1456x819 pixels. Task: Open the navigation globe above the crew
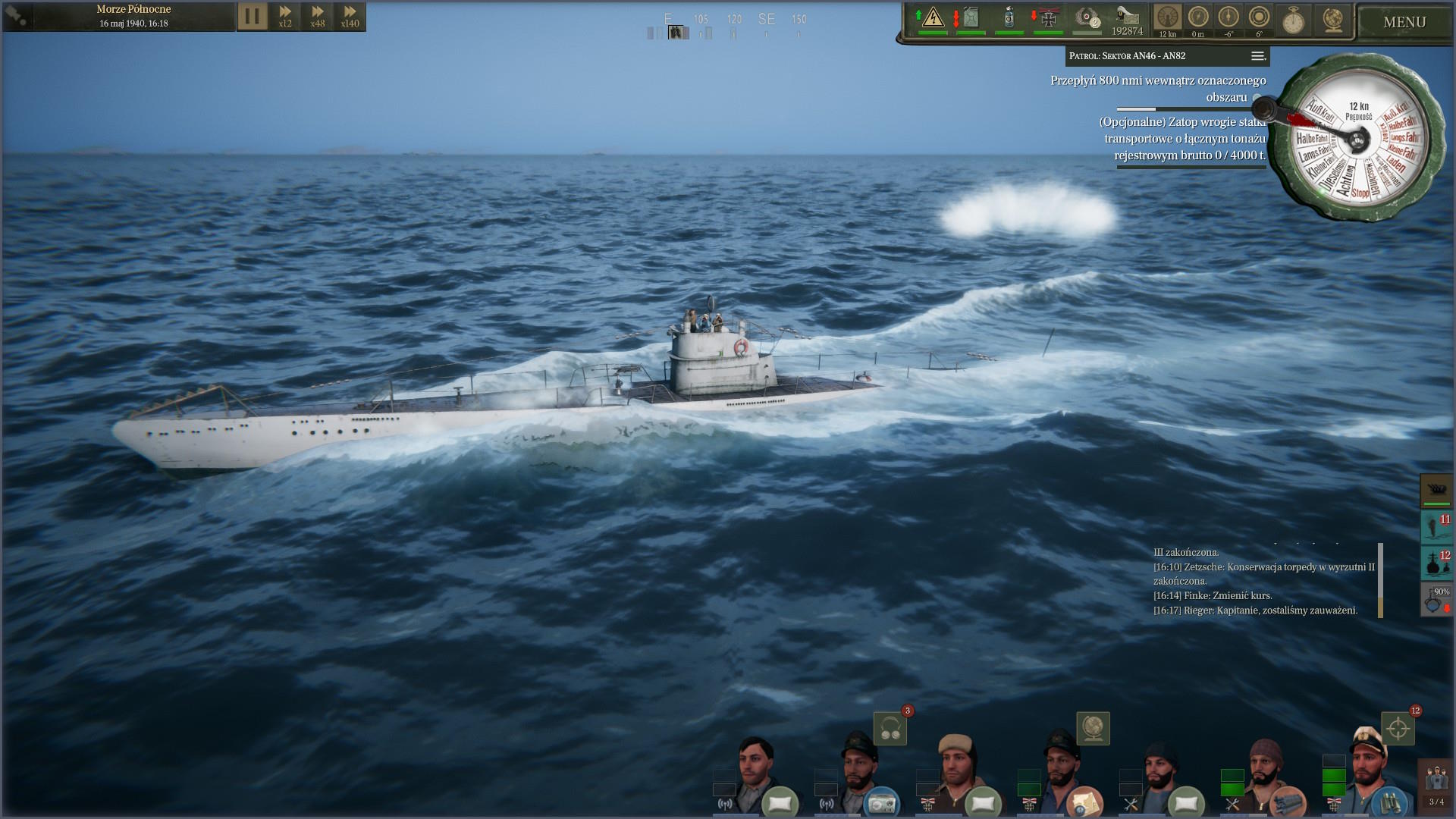point(1093,729)
